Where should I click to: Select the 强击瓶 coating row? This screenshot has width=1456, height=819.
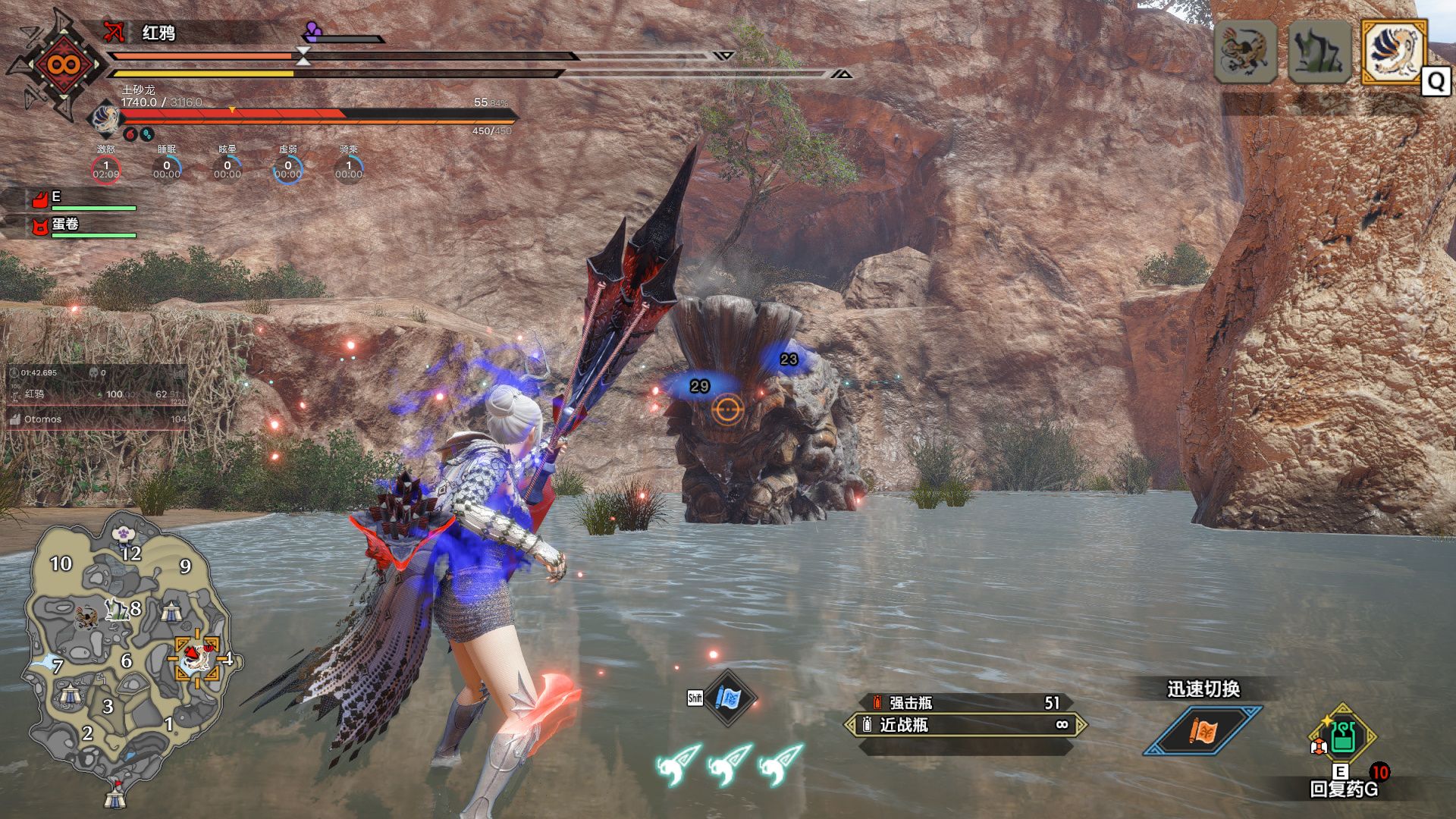click(x=965, y=703)
